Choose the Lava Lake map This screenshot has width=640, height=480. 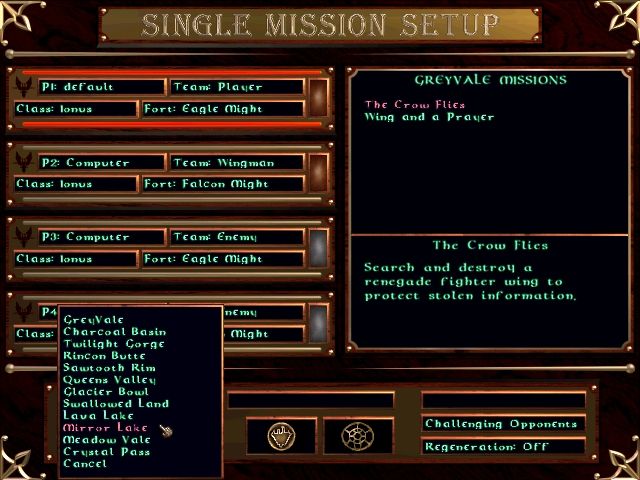coord(97,416)
